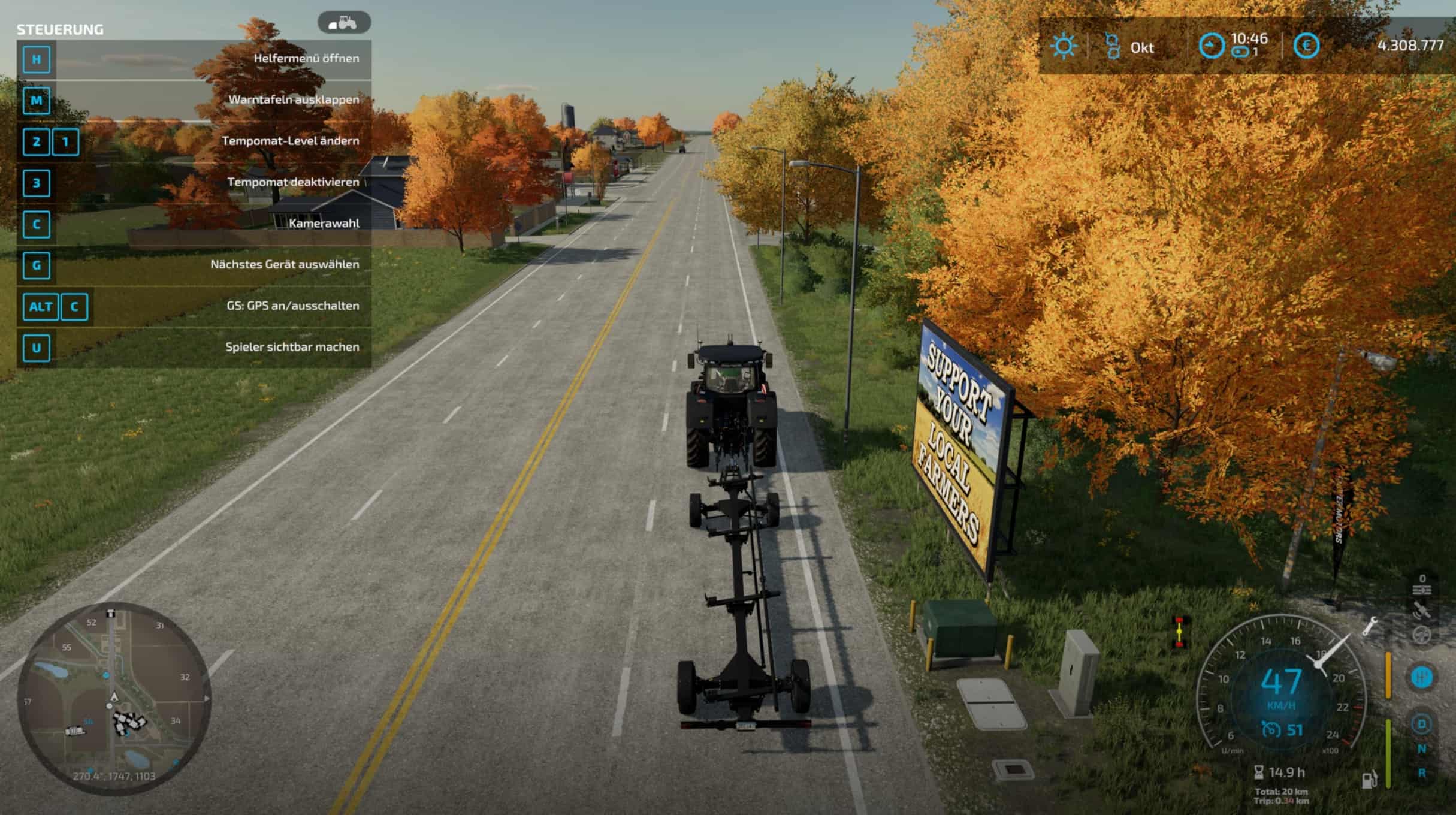
Task: Click the sun weather icon
Action: 1064,46
